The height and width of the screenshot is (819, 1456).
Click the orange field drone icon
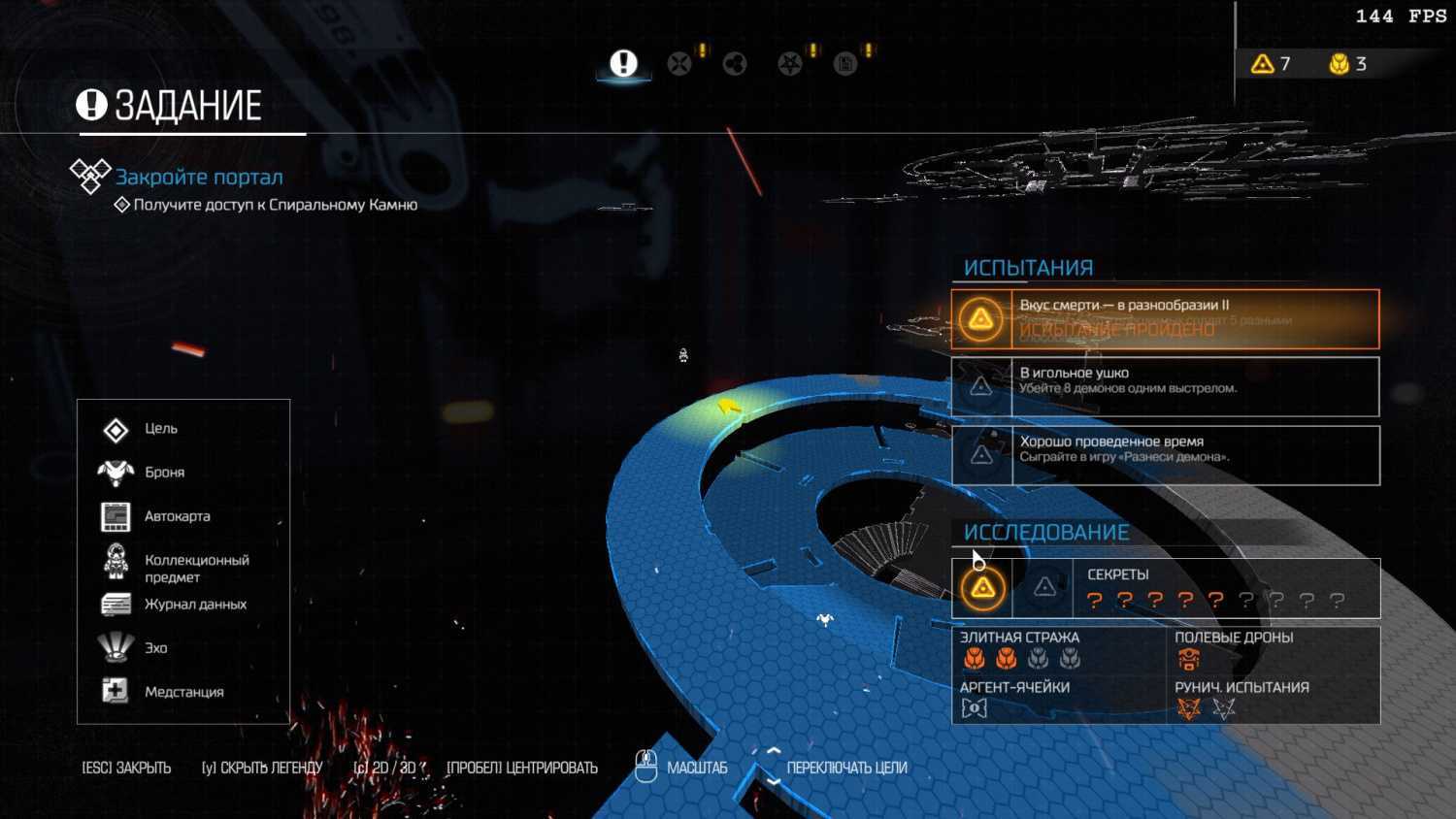point(1188,660)
